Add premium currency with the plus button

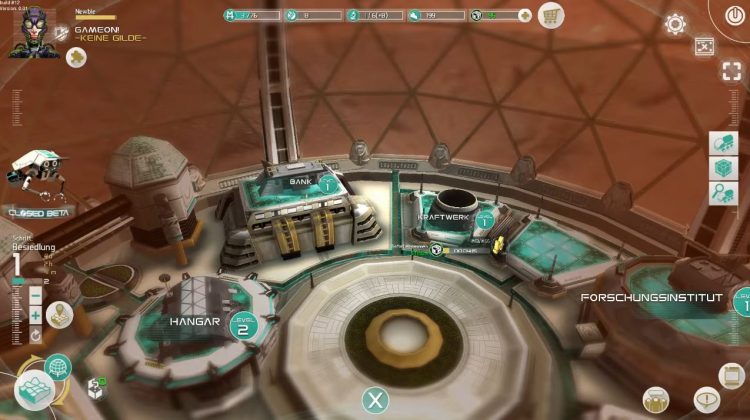point(526,15)
